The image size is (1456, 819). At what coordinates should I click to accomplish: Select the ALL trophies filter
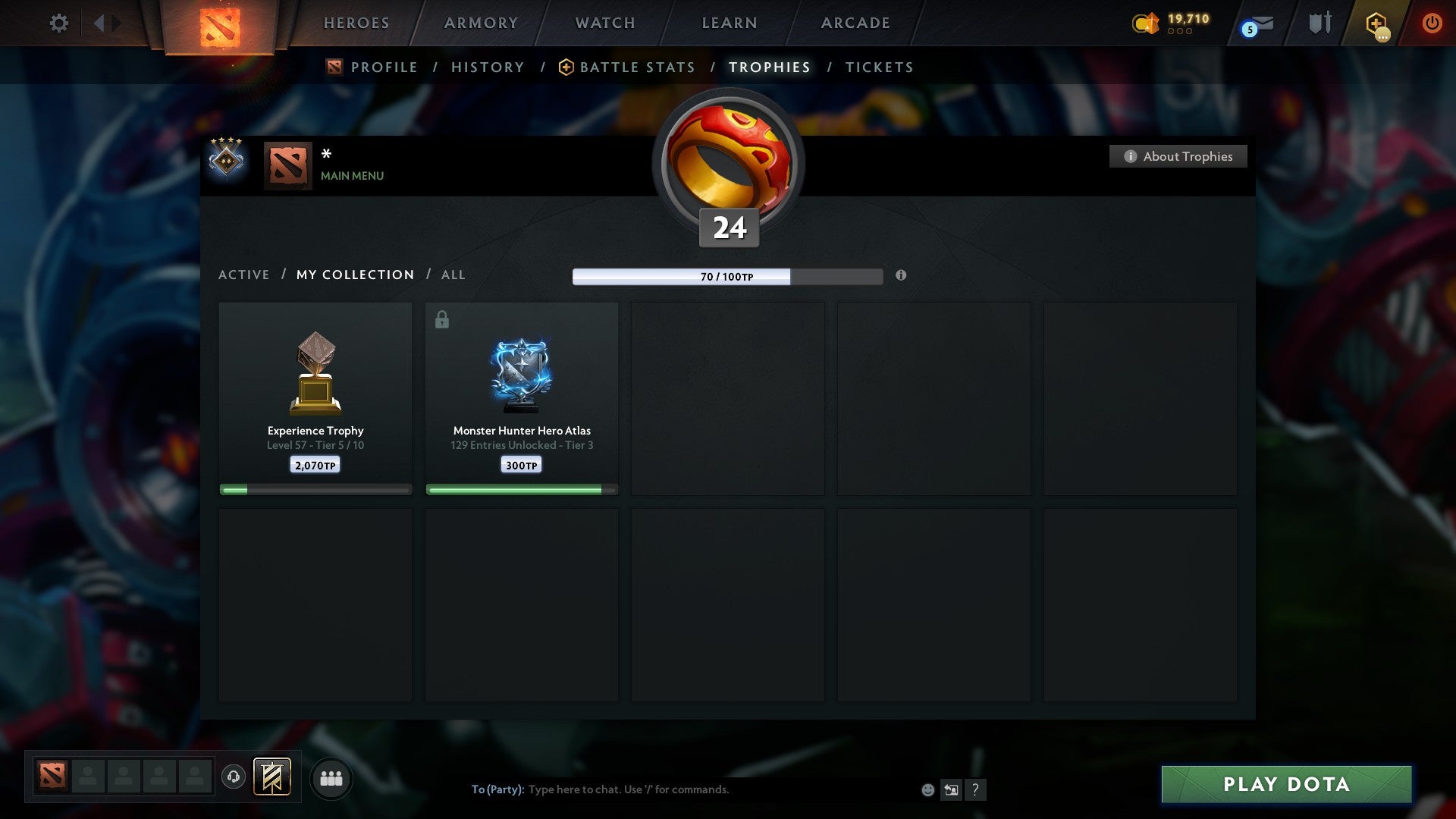coord(453,275)
